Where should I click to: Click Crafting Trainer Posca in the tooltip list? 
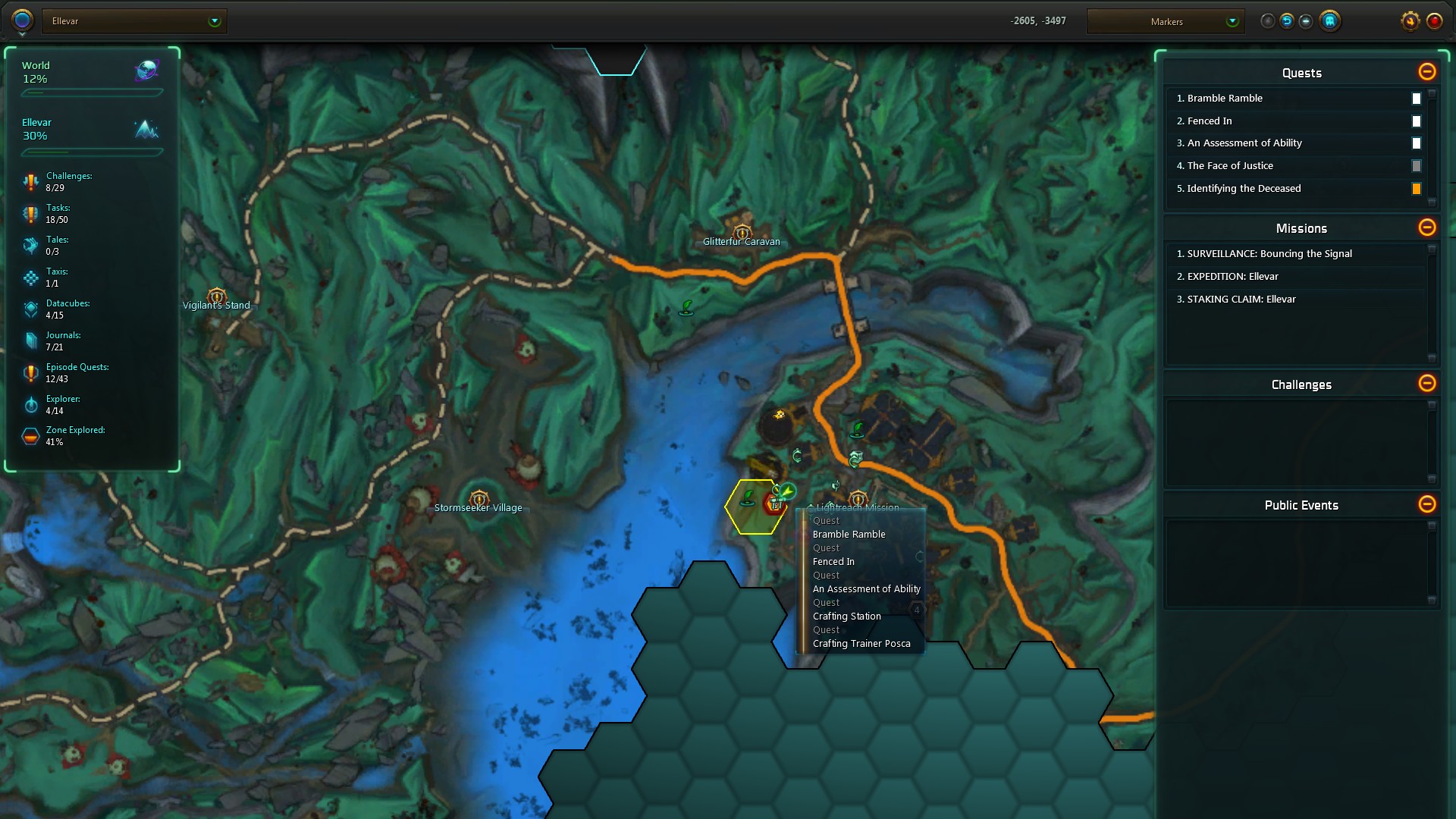pyautogui.click(x=861, y=644)
